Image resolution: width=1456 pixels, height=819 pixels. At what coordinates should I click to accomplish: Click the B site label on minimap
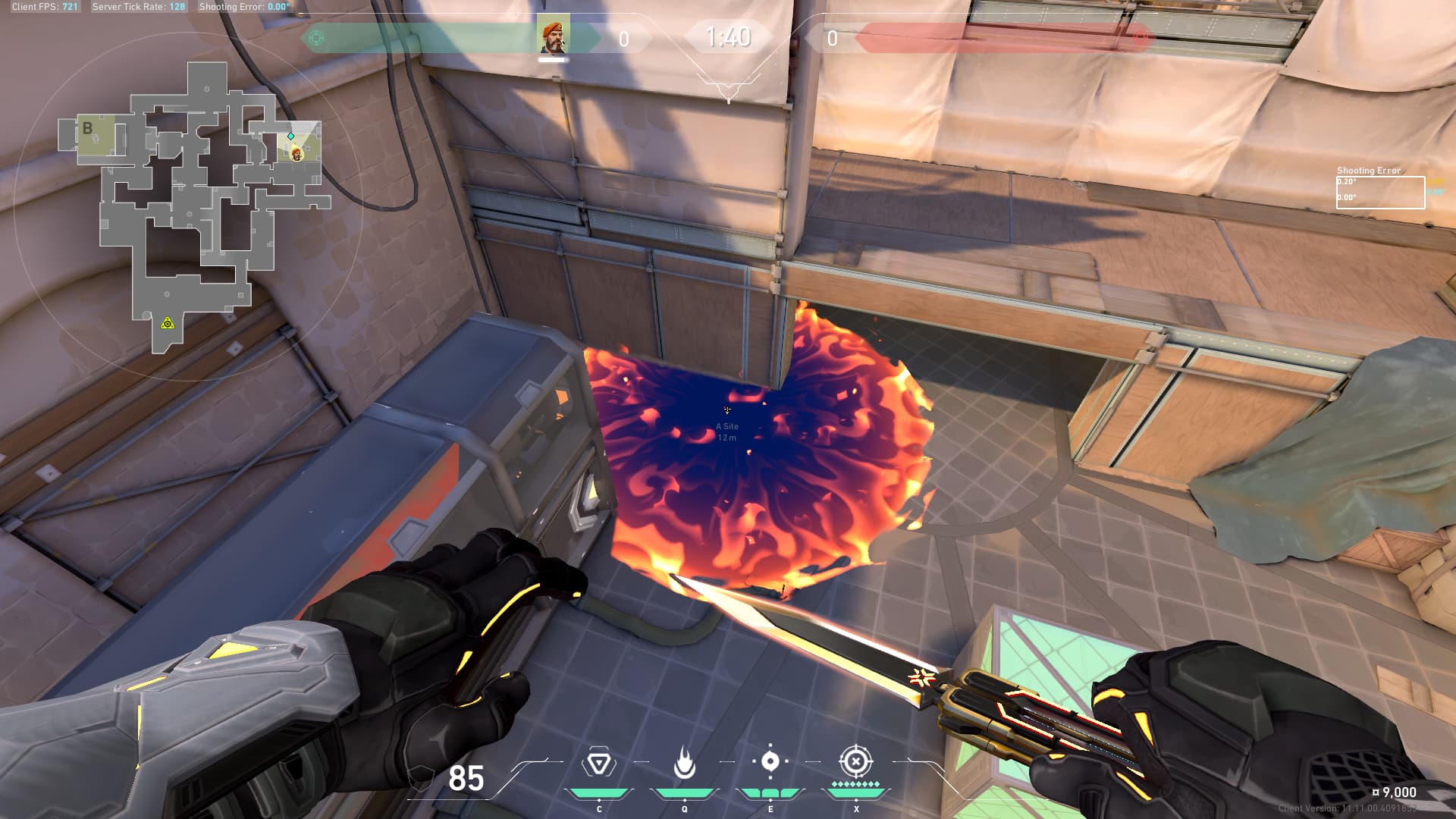pos(88,128)
